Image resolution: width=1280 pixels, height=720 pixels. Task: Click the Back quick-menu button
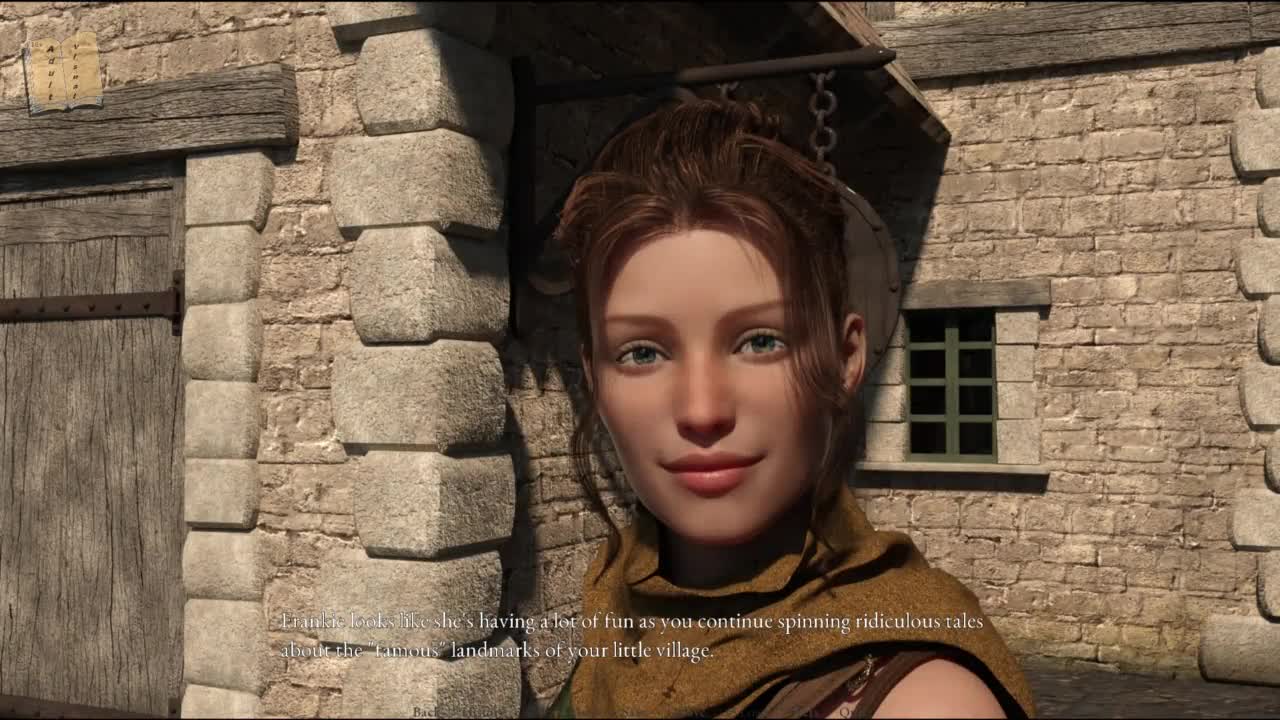(x=426, y=711)
